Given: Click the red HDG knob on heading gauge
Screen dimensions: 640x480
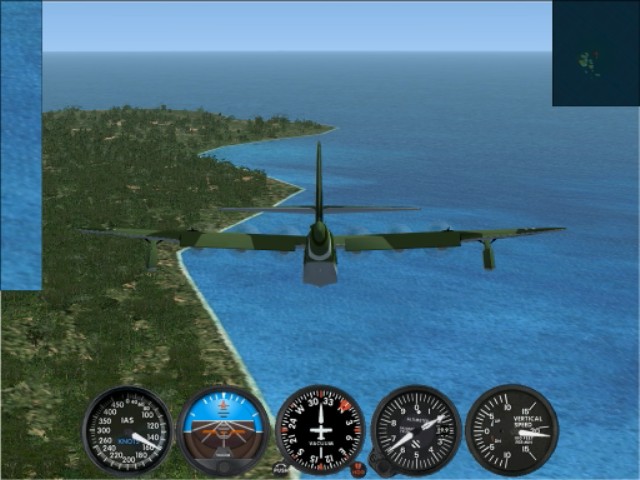Looking at the screenshot, I should coord(358,467).
